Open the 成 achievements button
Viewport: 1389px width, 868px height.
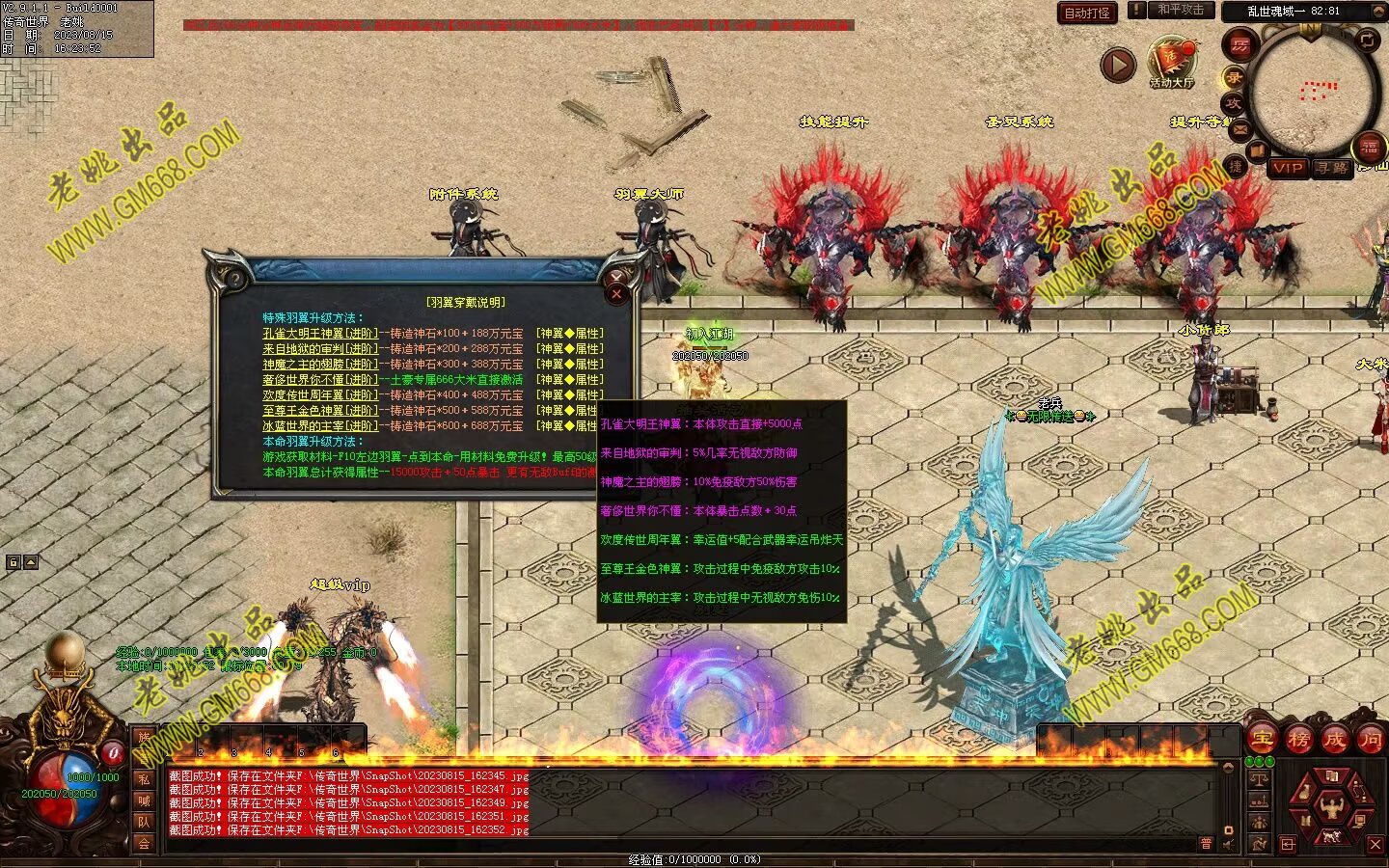click(1335, 740)
